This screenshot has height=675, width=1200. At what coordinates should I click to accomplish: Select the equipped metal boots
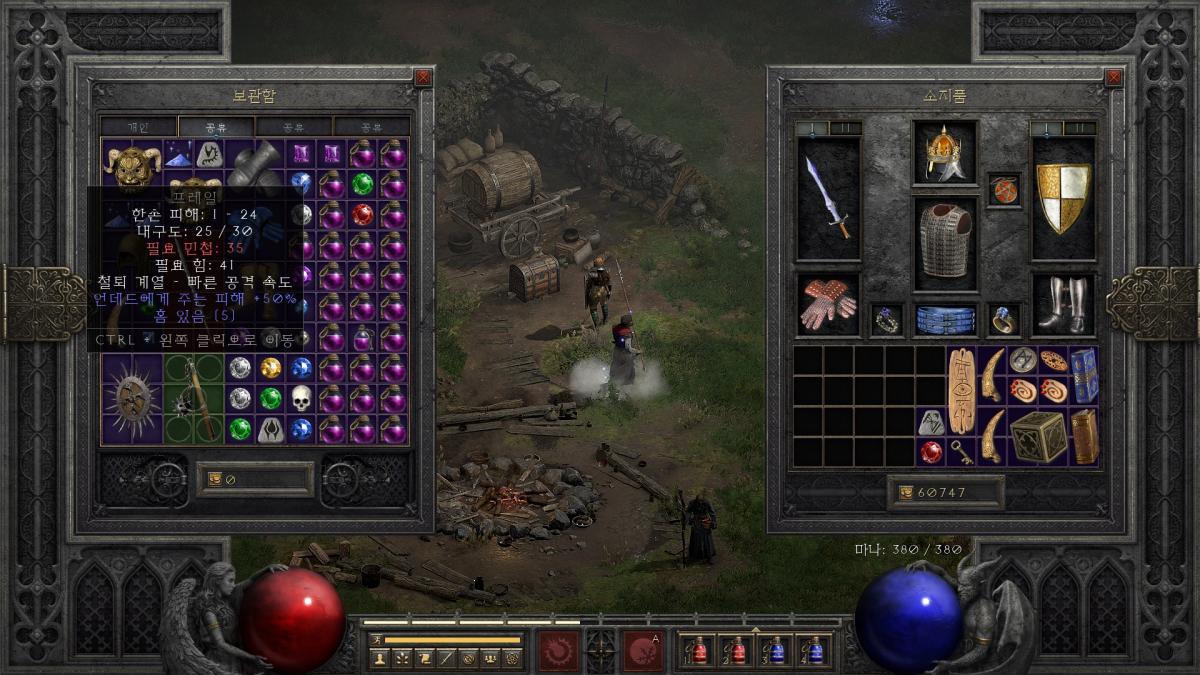click(x=1063, y=304)
